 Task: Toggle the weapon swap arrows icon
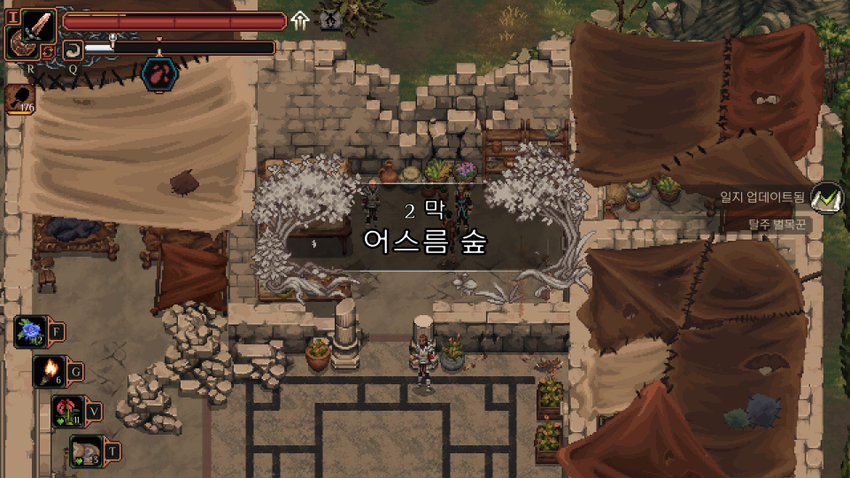(48, 51)
